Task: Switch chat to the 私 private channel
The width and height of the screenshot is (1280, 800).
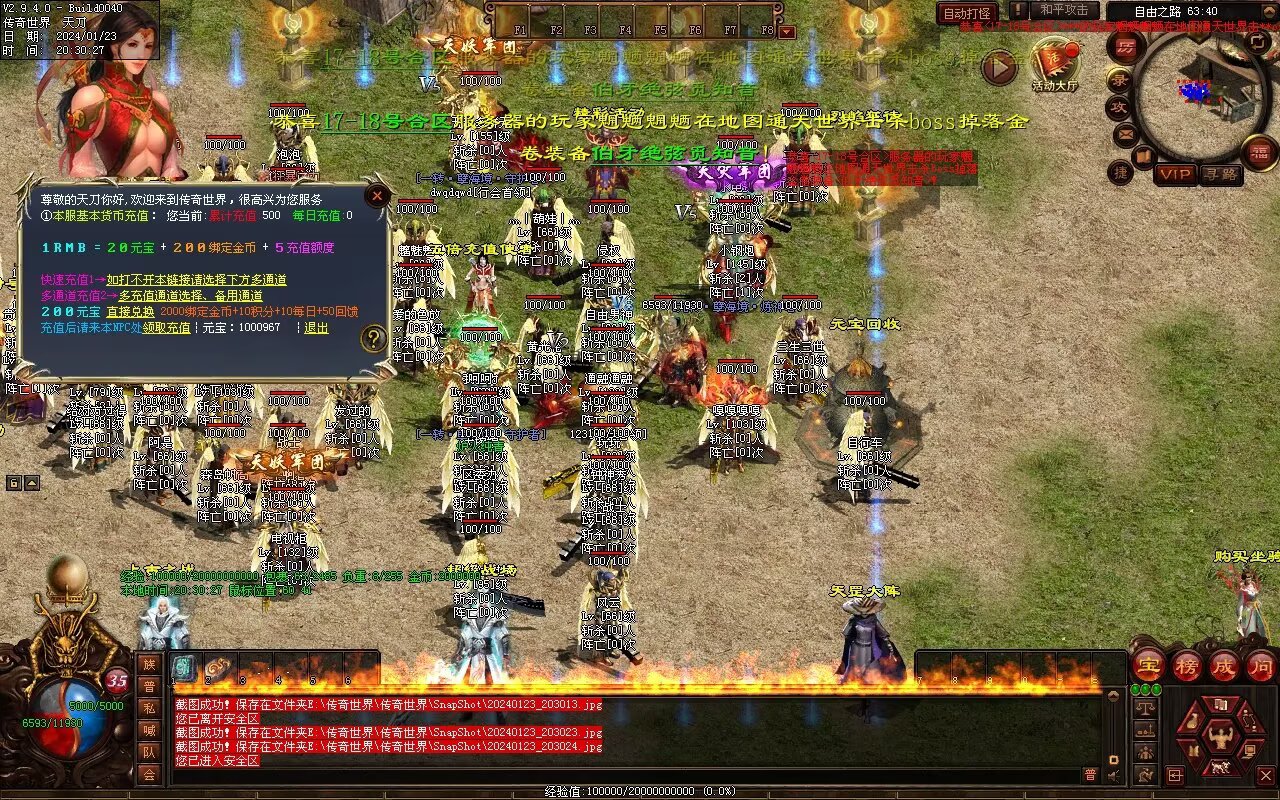Action: point(149,708)
